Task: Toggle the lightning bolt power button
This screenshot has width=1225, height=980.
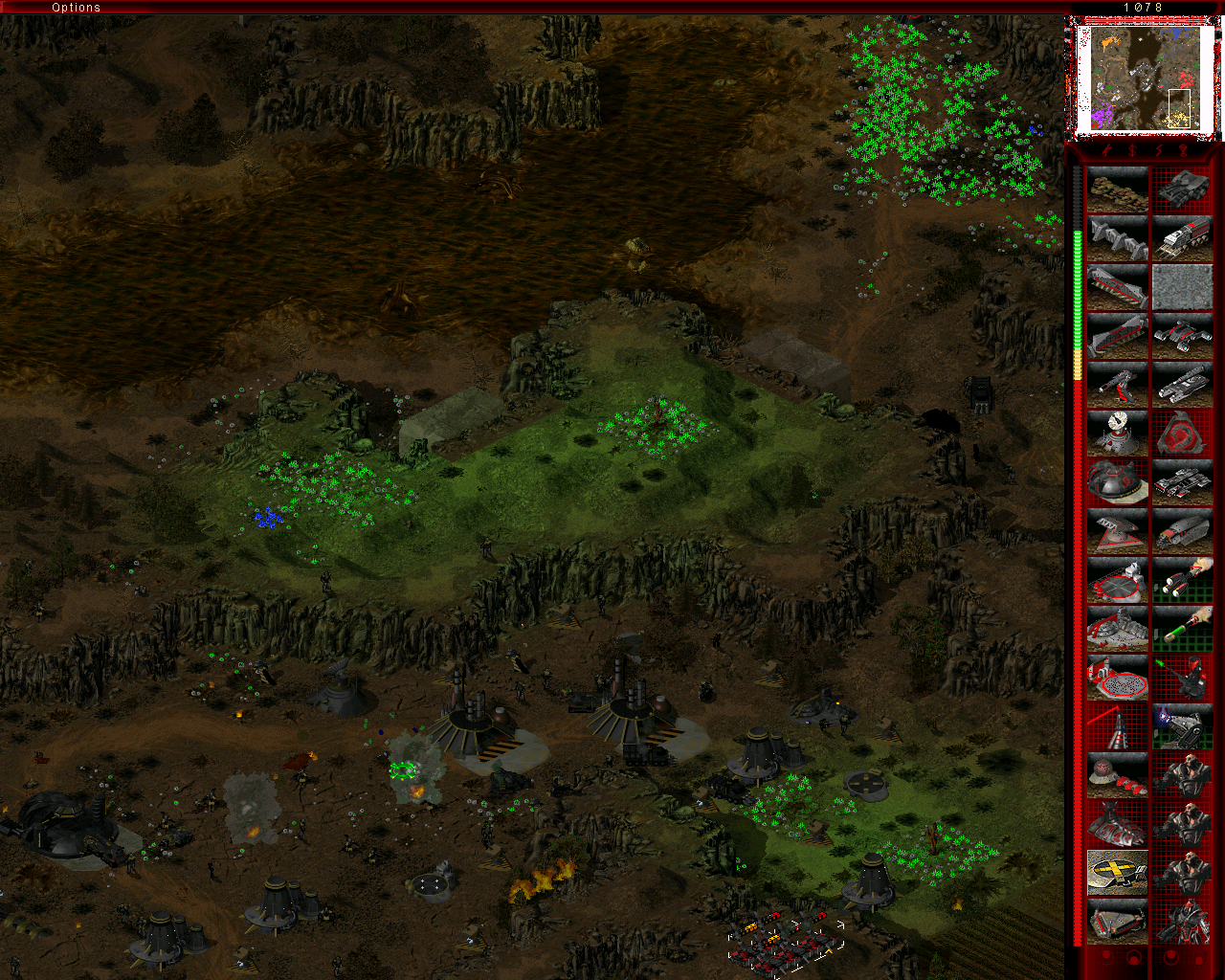Action: tap(1158, 151)
